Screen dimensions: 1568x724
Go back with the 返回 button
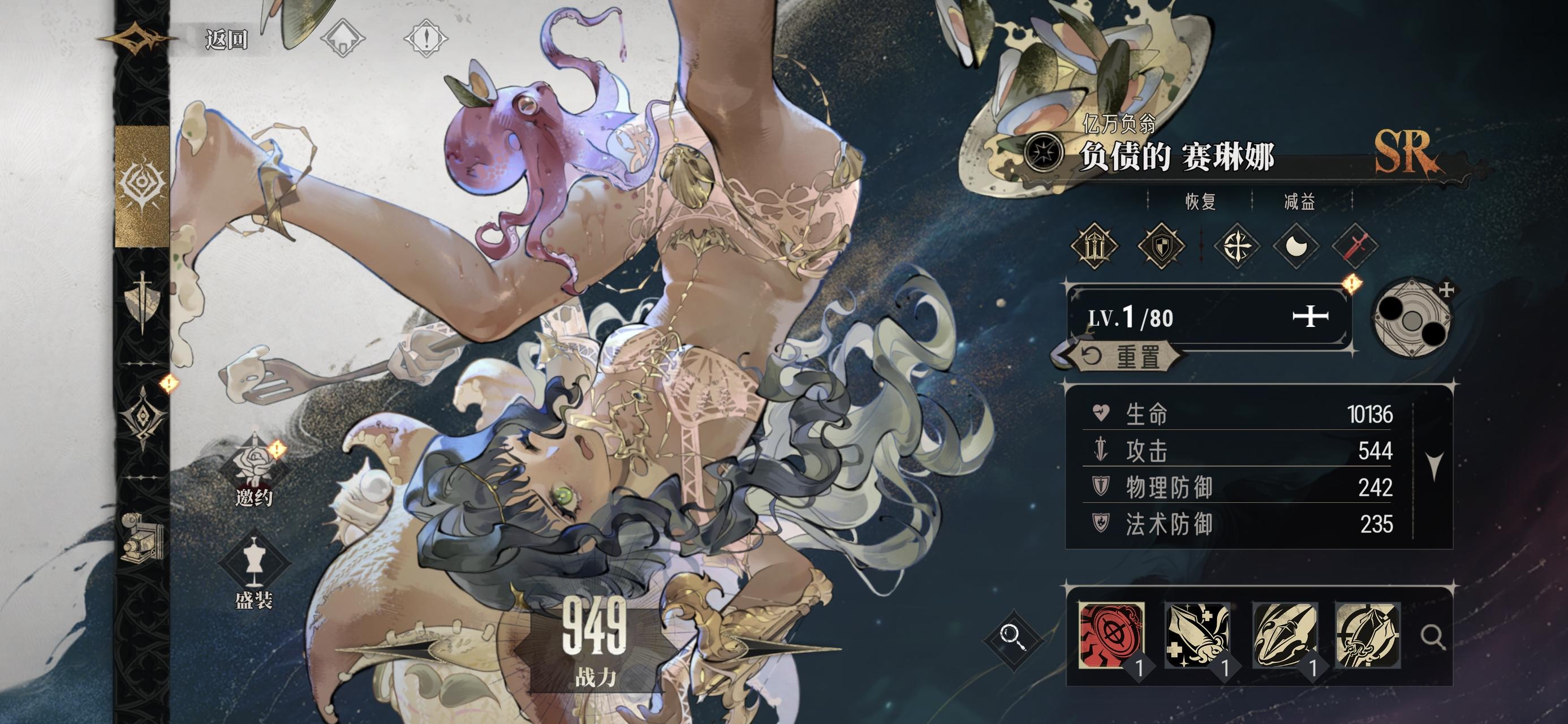[x=226, y=40]
